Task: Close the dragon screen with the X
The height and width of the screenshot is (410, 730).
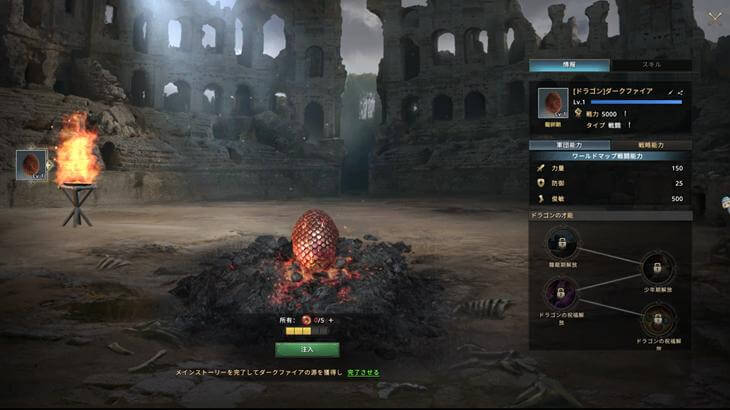Action: [x=714, y=17]
